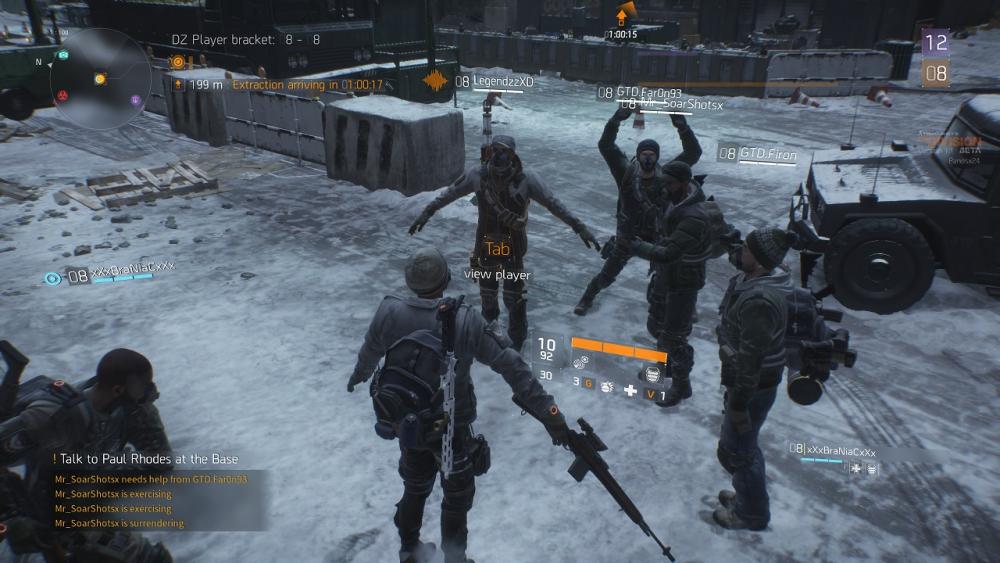Screen dimensions: 1000x563
Task: Open the purple Dark Zone rank 12 badge
Action: [x=935, y=42]
